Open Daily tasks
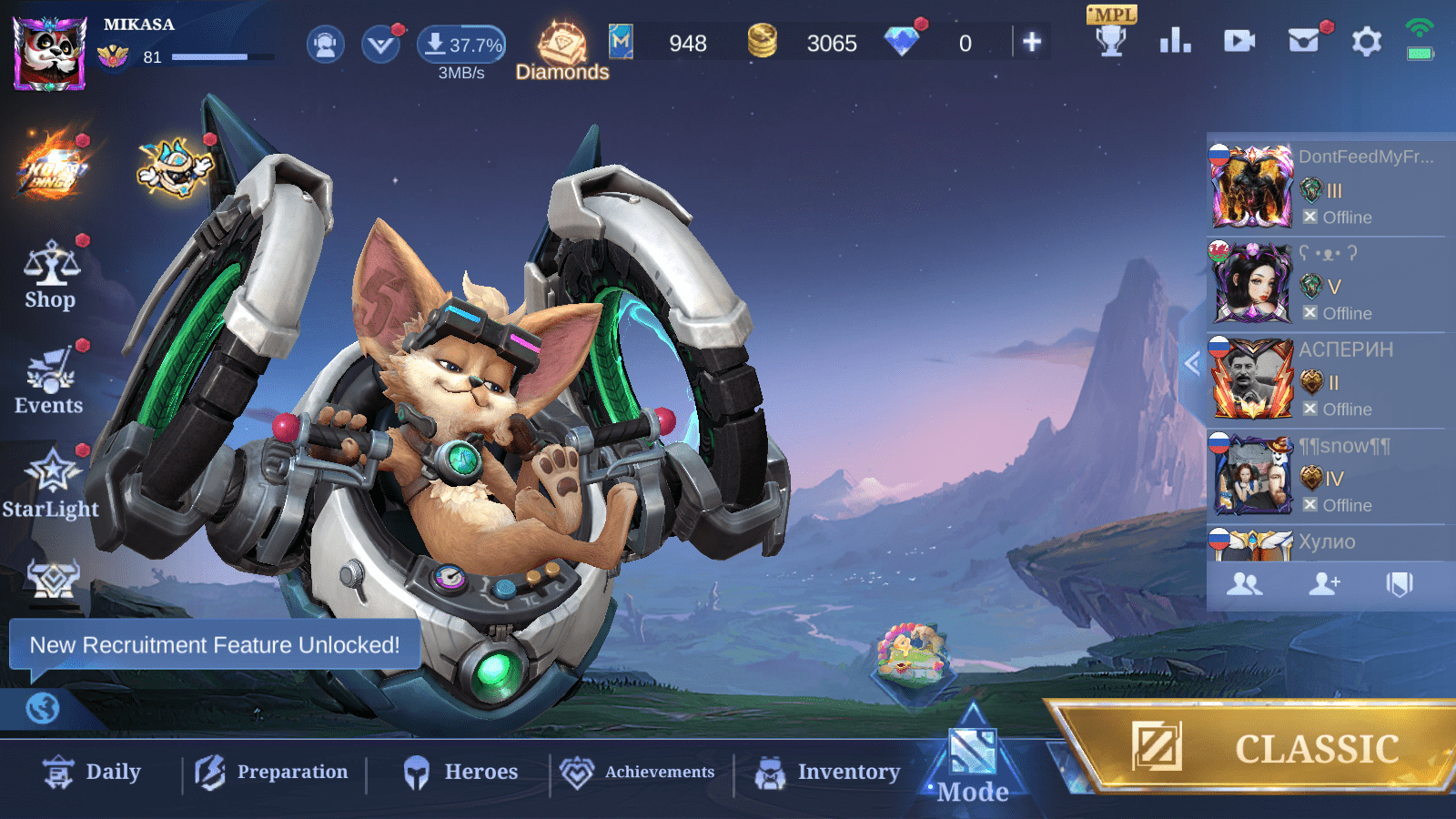Screen dimensions: 1456x819 (x=92, y=773)
